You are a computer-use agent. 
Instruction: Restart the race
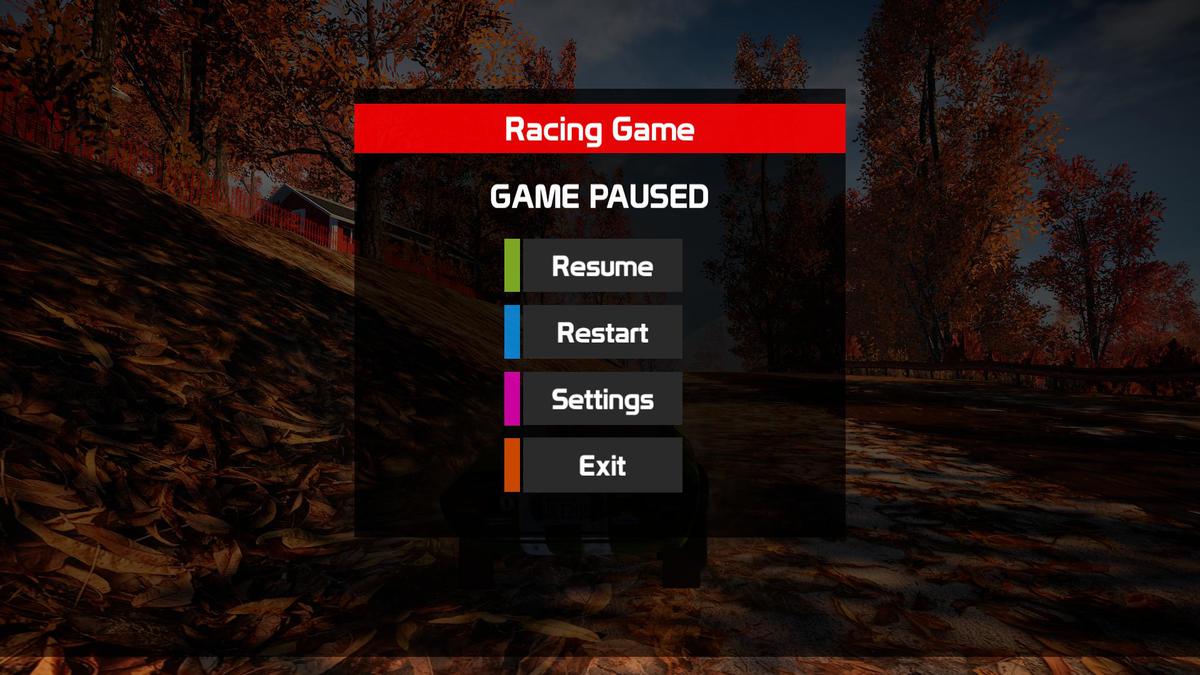pos(601,332)
